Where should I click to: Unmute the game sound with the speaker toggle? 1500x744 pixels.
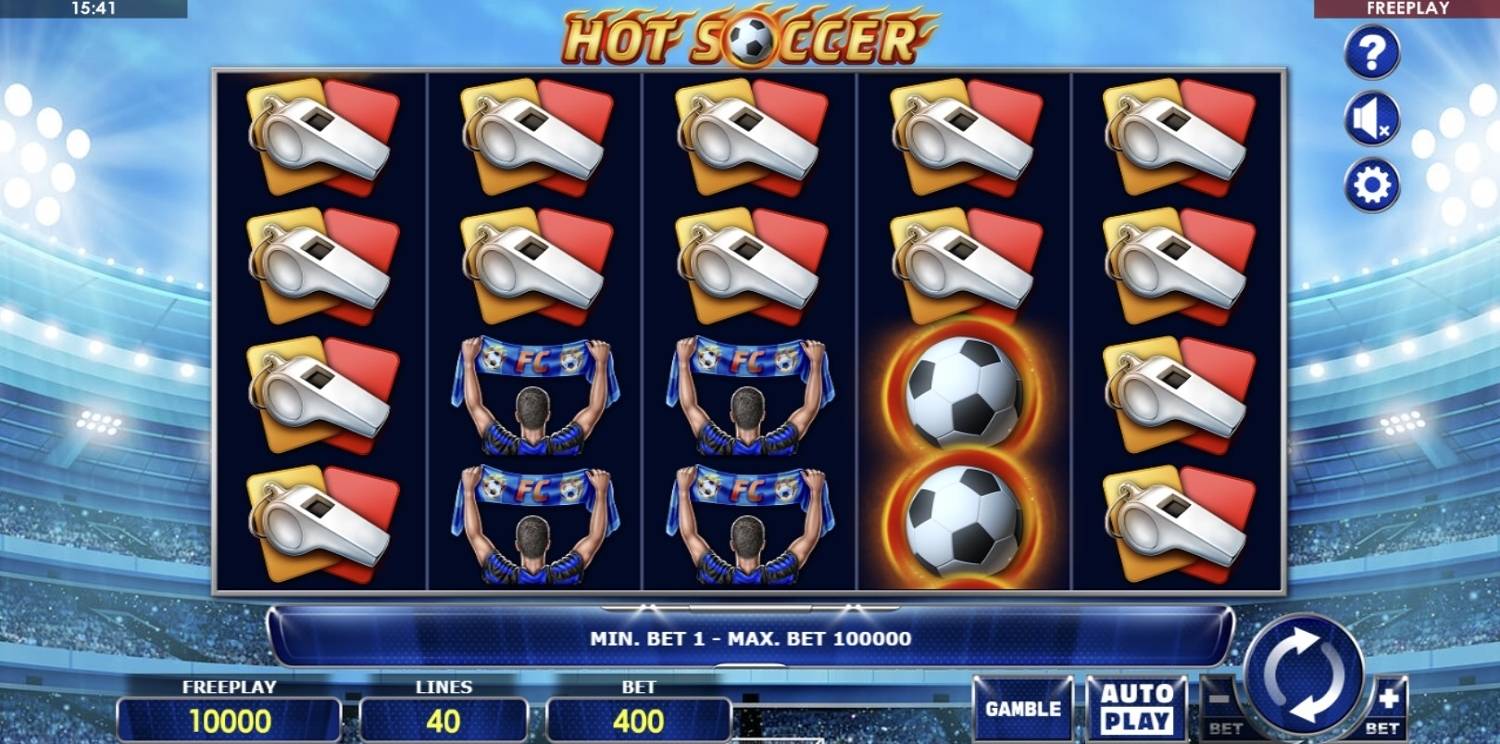1371,117
